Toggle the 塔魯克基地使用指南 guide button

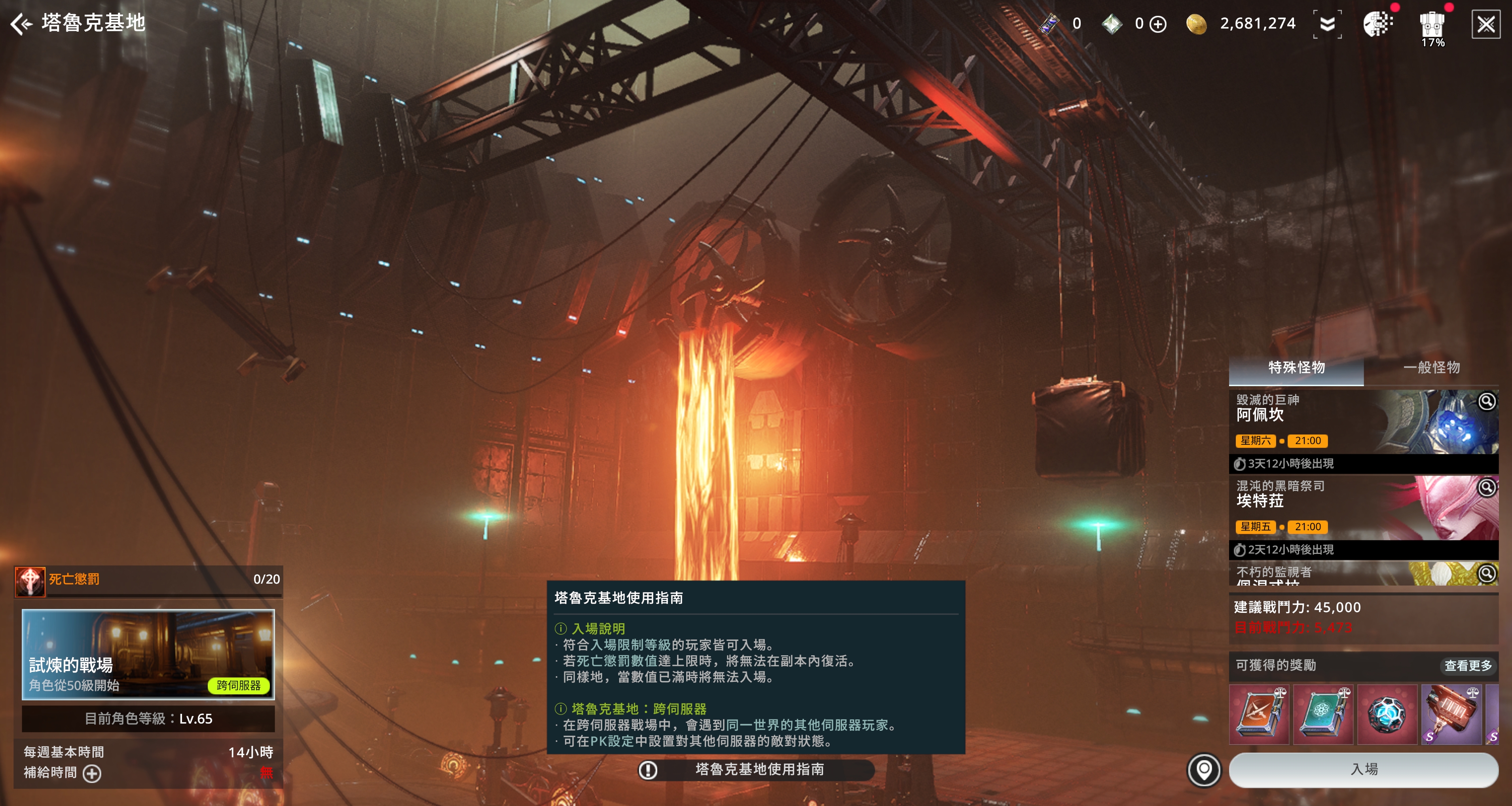pos(757,770)
